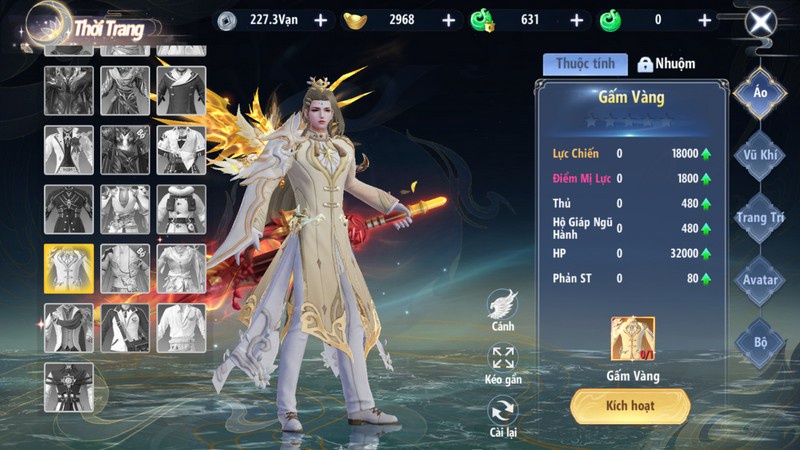Close the Thời Trang fashion screen
The height and width of the screenshot is (450, 800).
762,22
